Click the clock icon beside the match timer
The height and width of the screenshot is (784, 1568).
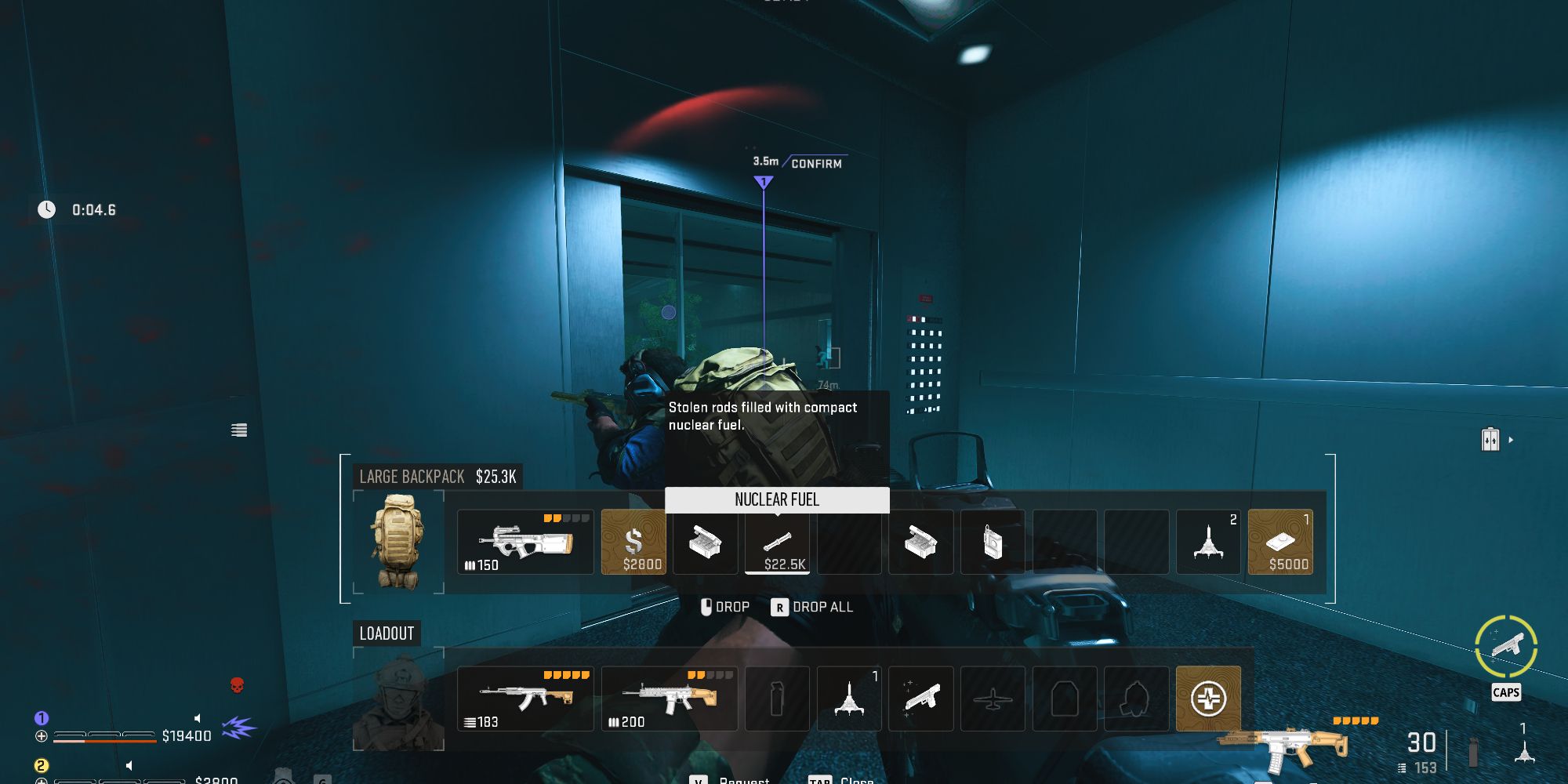[46, 209]
